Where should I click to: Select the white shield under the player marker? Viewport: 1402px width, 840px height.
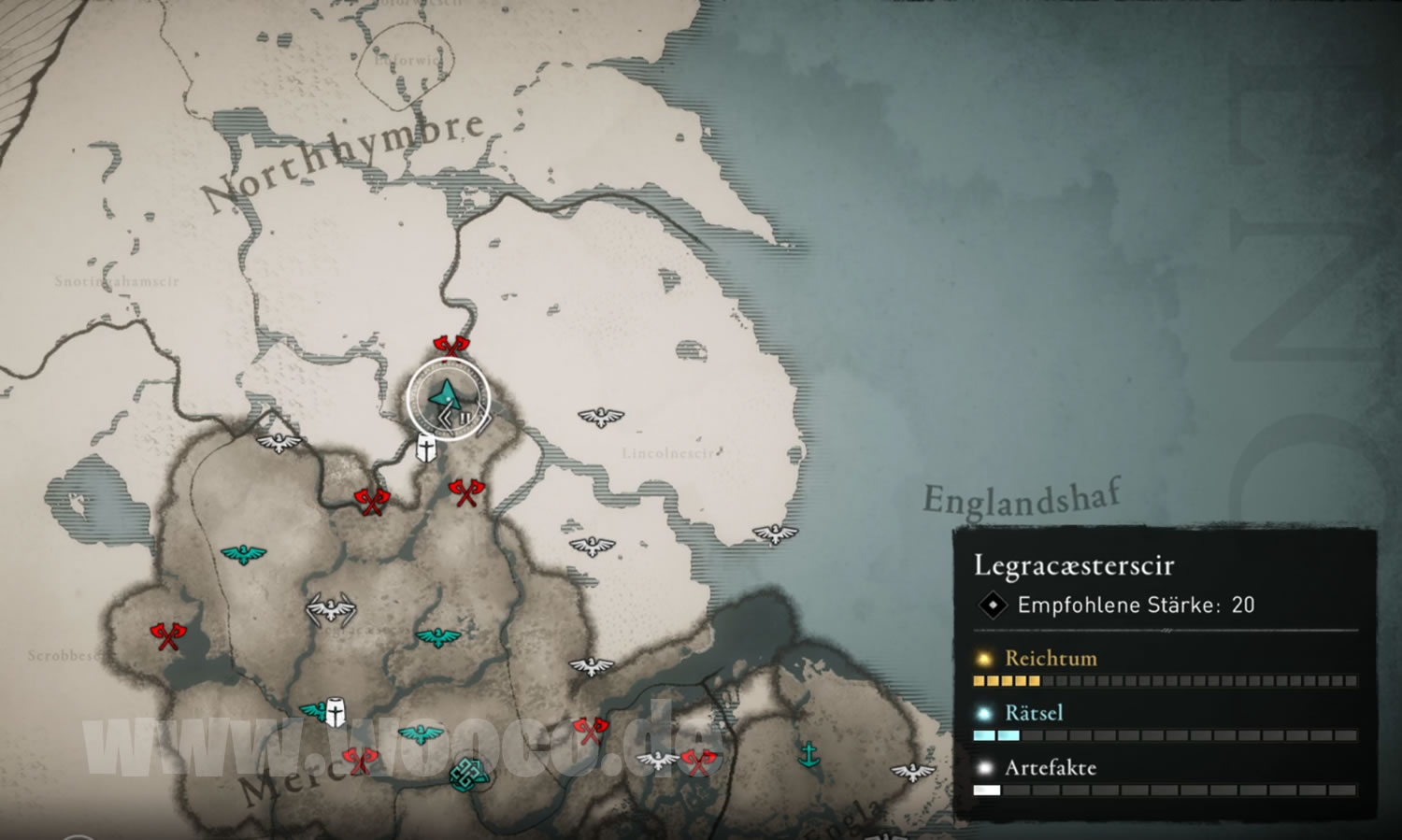pos(426,449)
